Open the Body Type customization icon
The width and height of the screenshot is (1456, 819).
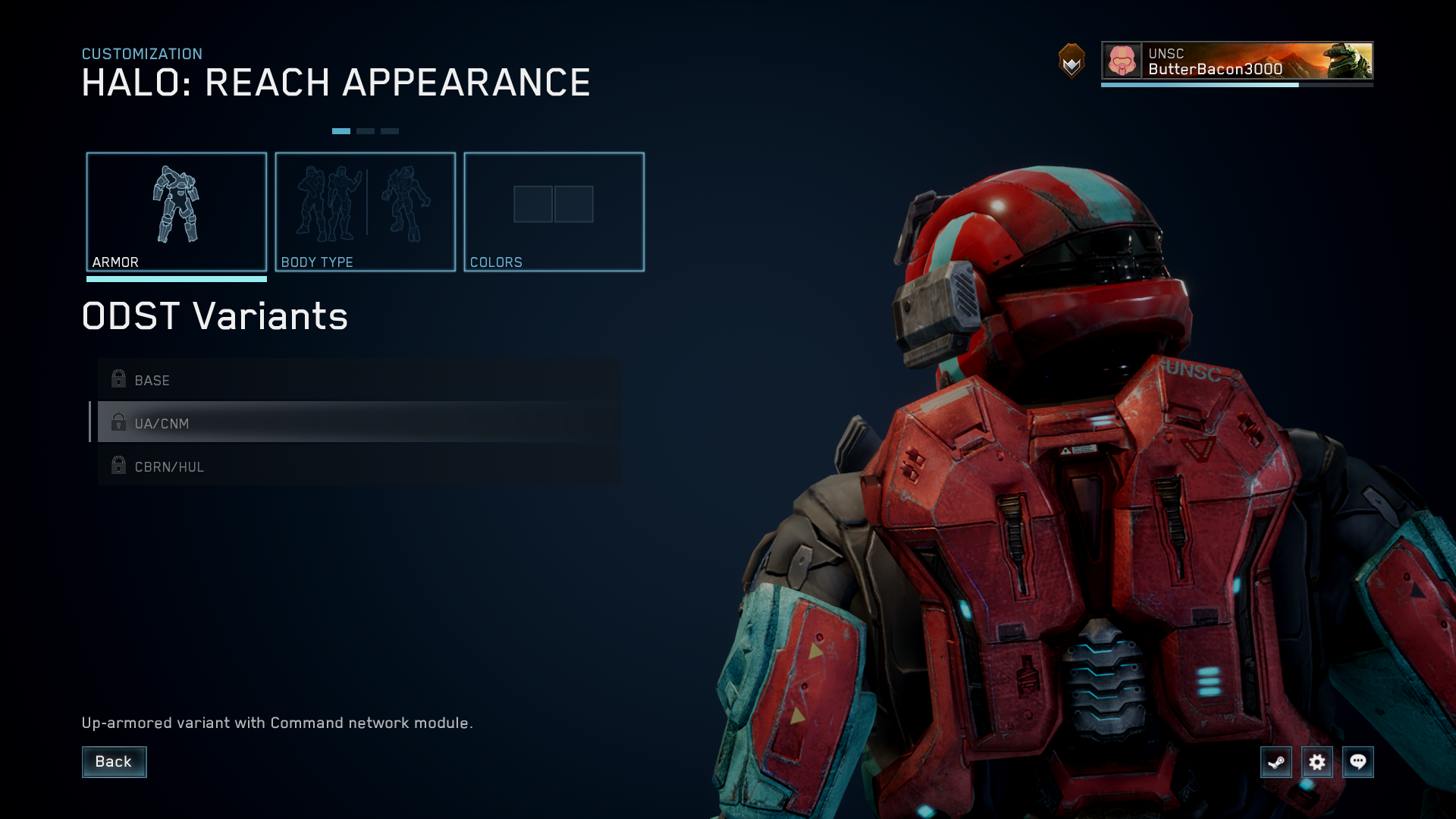click(365, 205)
